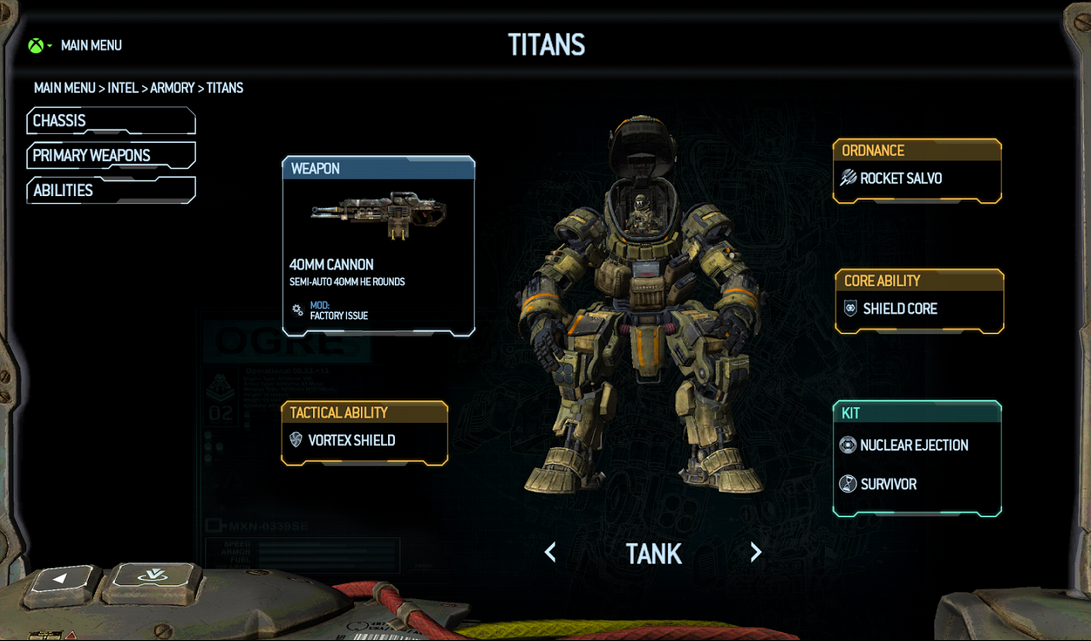Image resolution: width=1091 pixels, height=641 pixels.
Task: Select the Primary Weapons category
Action: tap(110, 156)
